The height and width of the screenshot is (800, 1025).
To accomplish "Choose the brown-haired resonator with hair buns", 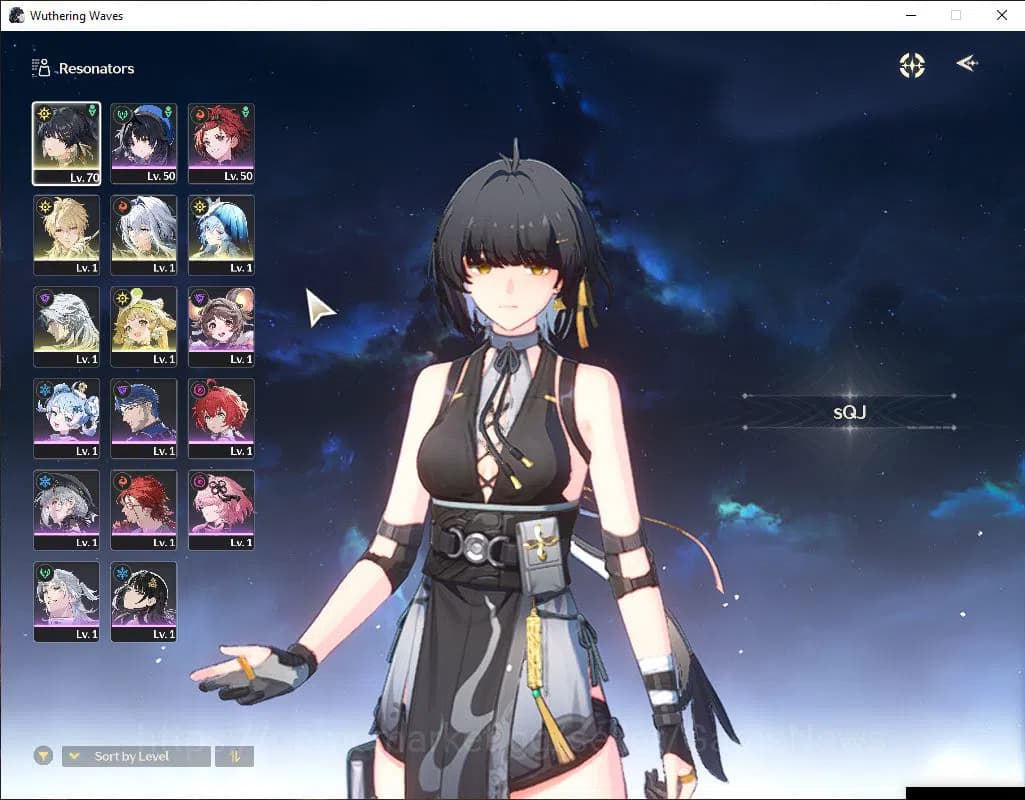I will click(221, 326).
